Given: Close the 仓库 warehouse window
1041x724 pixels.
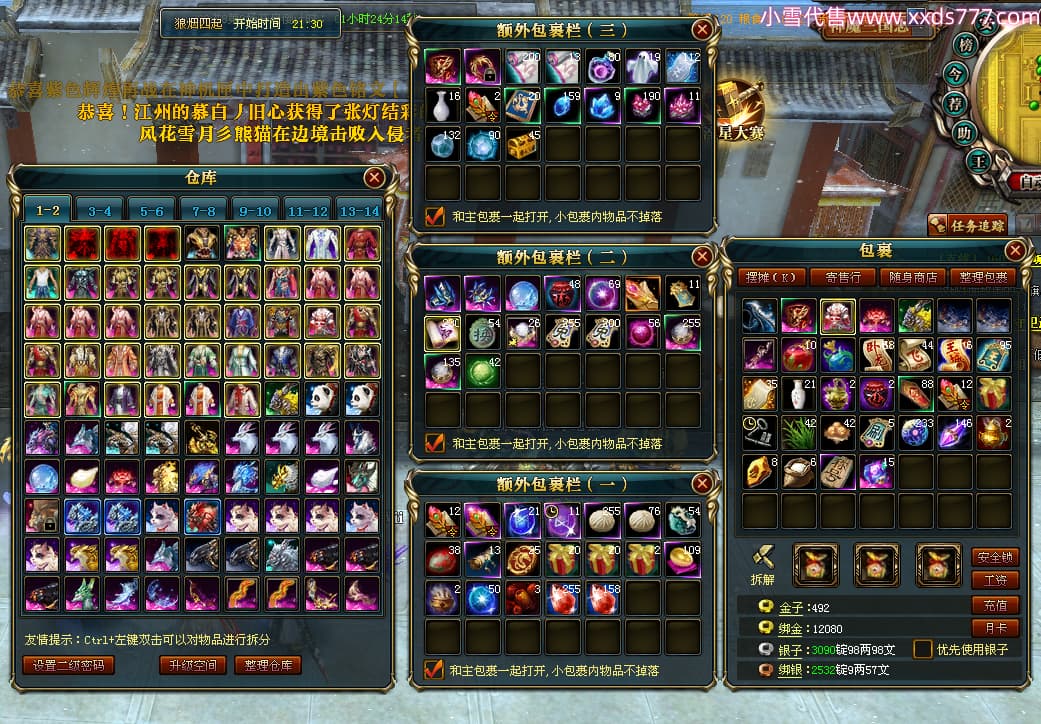Looking at the screenshot, I should [x=374, y=178].
